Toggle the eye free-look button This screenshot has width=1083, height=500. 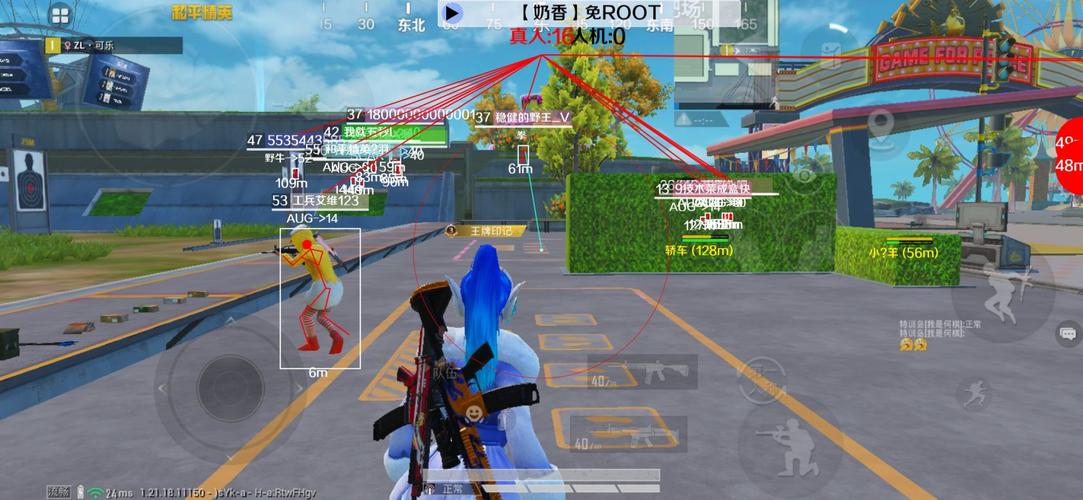[x=803, y=177]
